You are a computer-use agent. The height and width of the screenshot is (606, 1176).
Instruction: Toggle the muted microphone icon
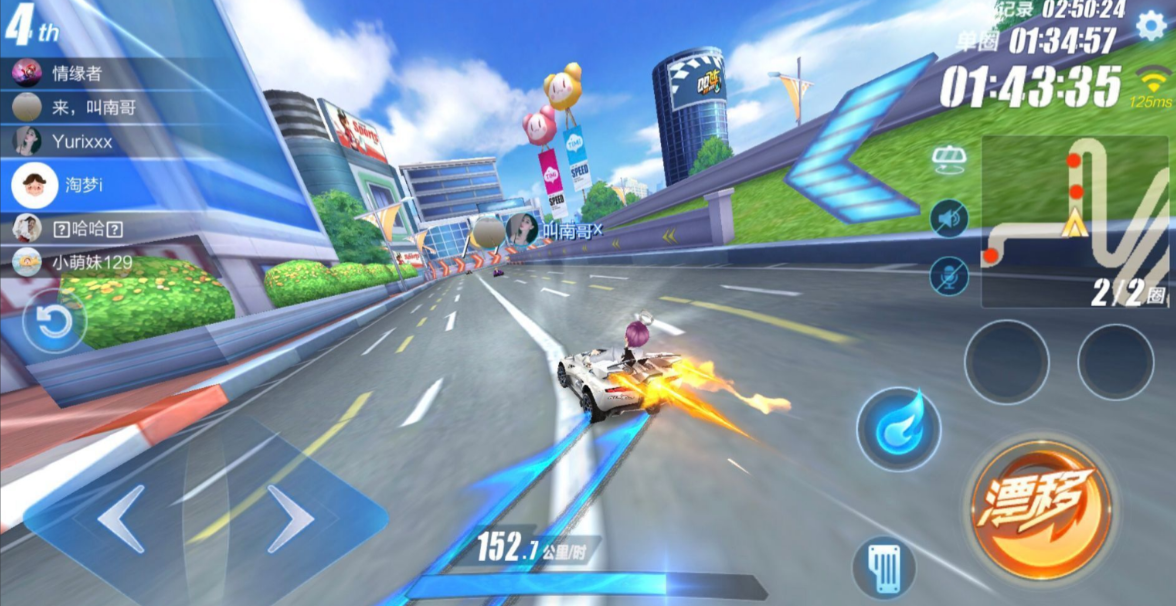948,276
